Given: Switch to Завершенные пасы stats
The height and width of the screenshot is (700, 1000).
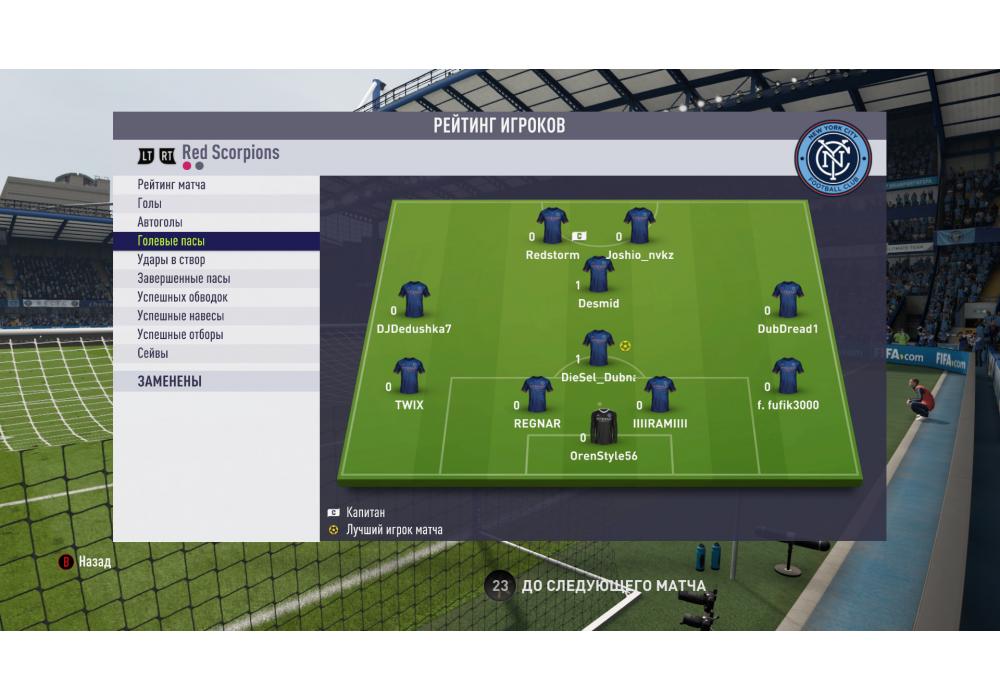Looking at the screenshot, I should [183, 279].
